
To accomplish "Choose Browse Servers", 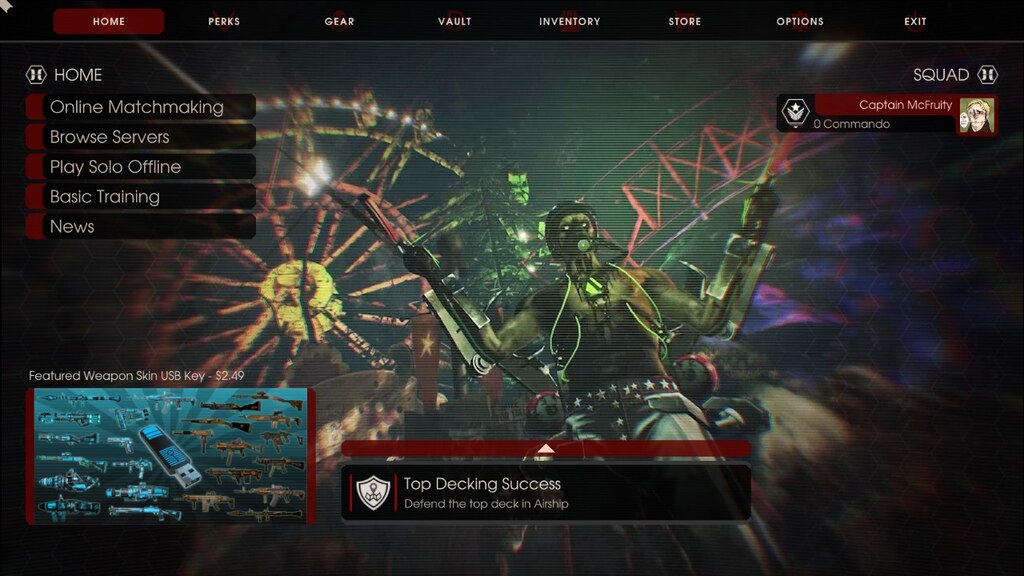I will pos(110,137).
